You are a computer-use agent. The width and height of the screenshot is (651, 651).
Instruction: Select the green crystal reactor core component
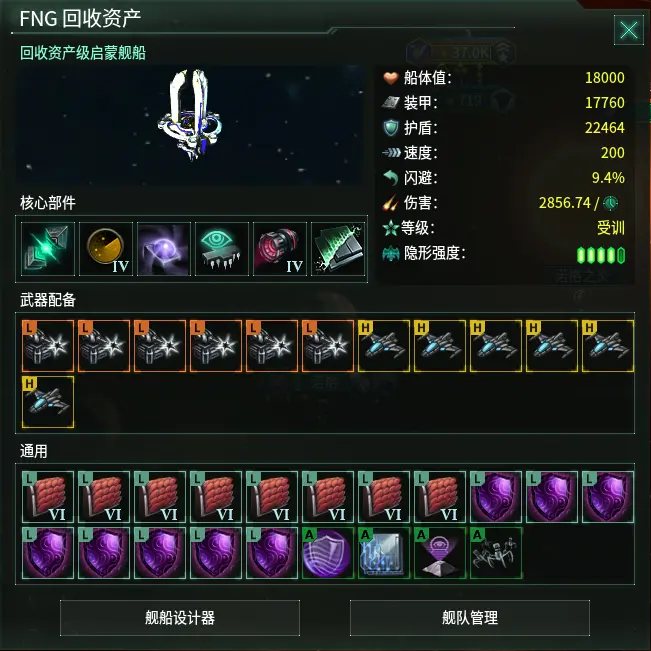pos(48,249)
